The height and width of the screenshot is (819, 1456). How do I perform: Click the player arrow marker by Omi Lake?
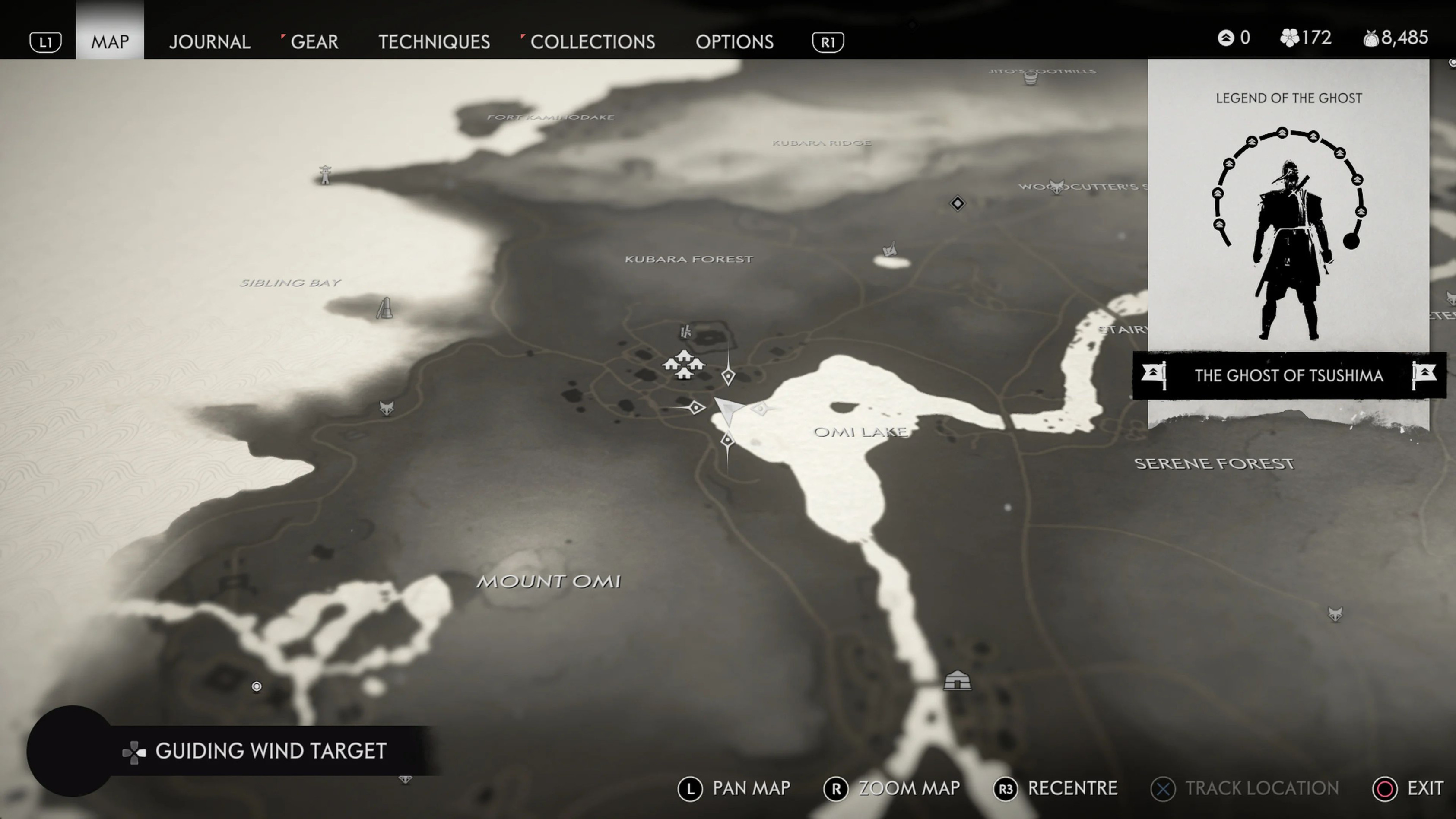coord(729,409)
